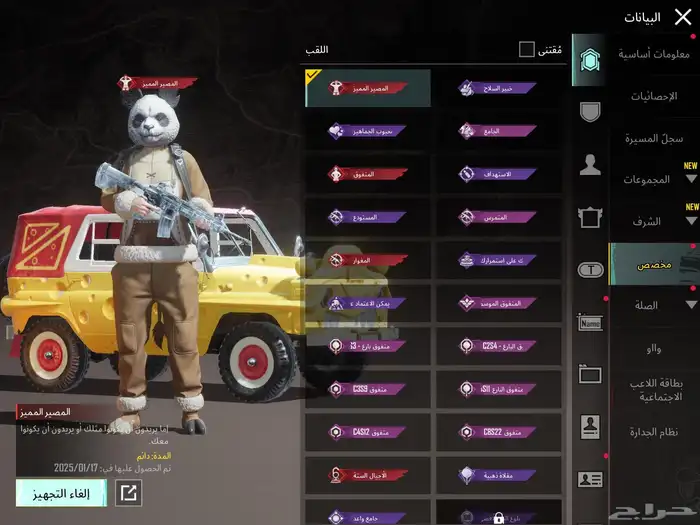The width and height of the screenshot is (700, 525).
Task: Expand the honor menu (الشرف)
Action: [x=655, y=221]
